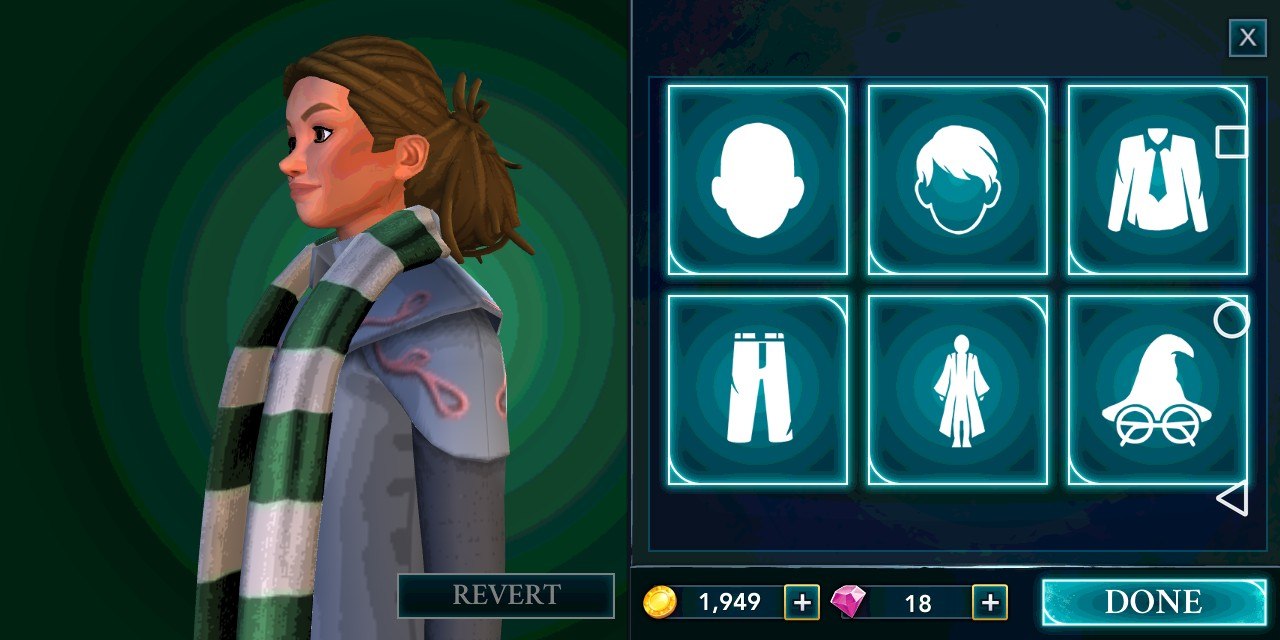Viewport: 1280px width, 640px height.
Task: Tap the Android home circle button
Action: (x=1232, y=320)
